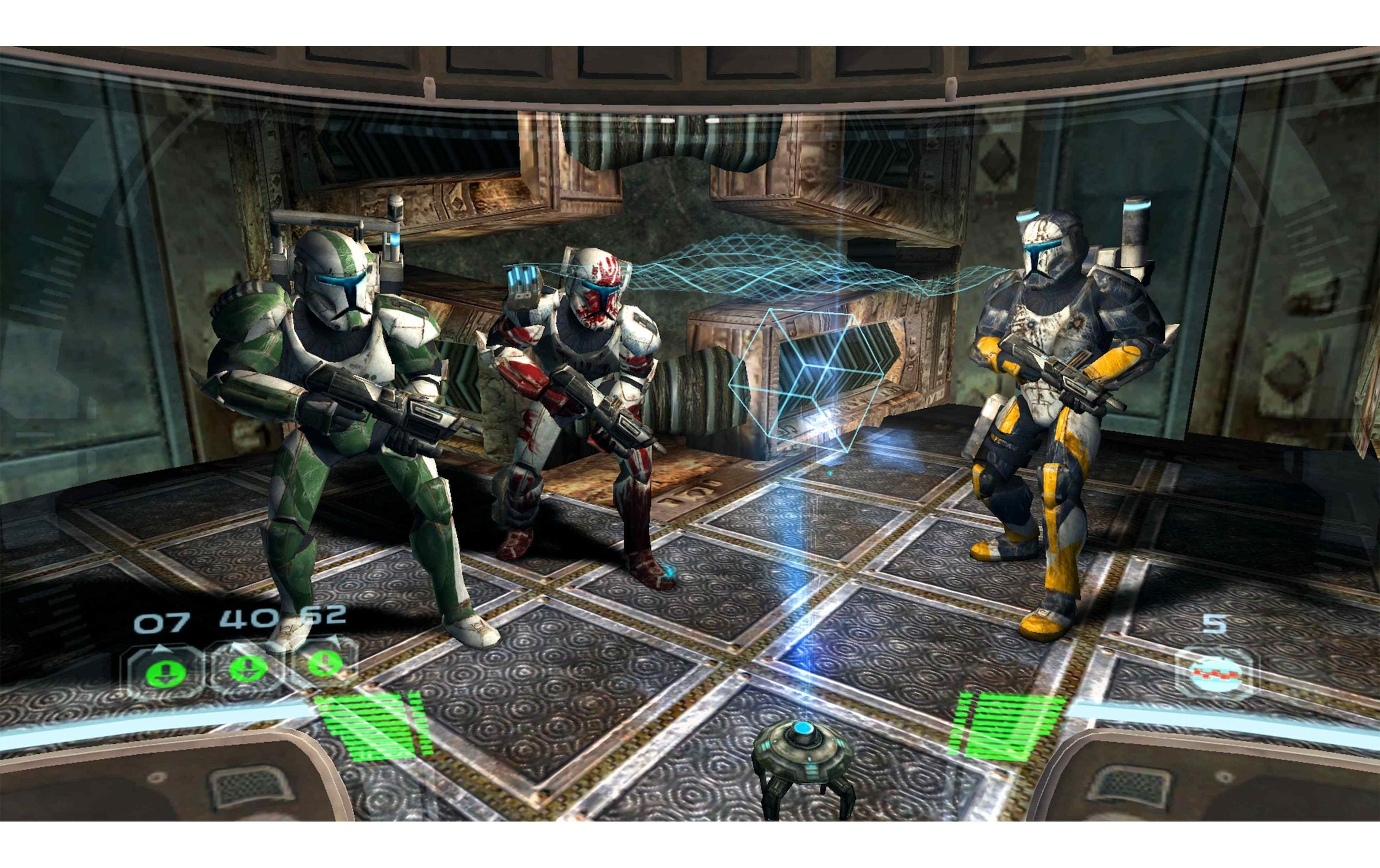Click the thermal detonator grenade icon

pos(1214,672)
